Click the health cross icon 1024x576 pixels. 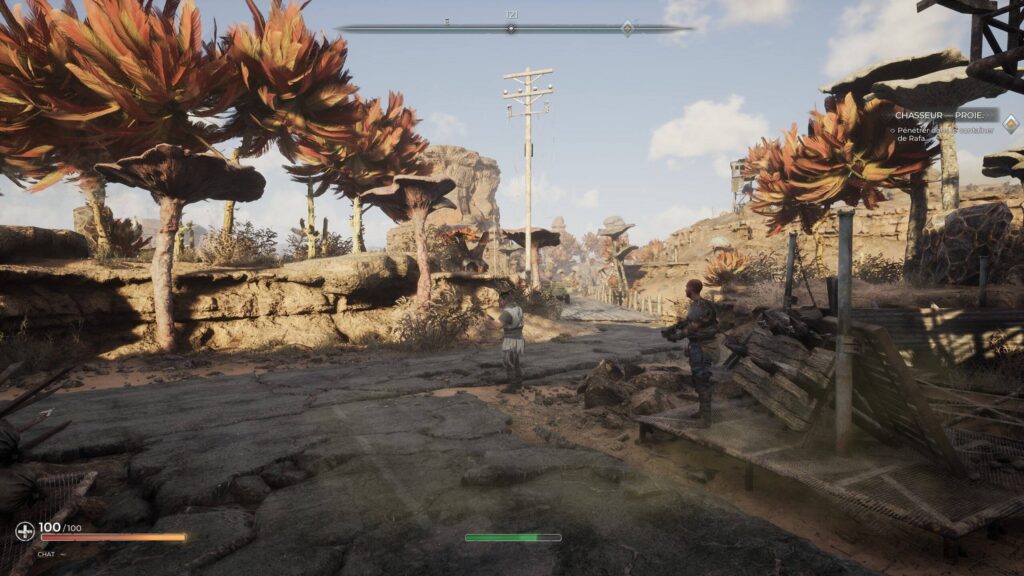point(25,531)
